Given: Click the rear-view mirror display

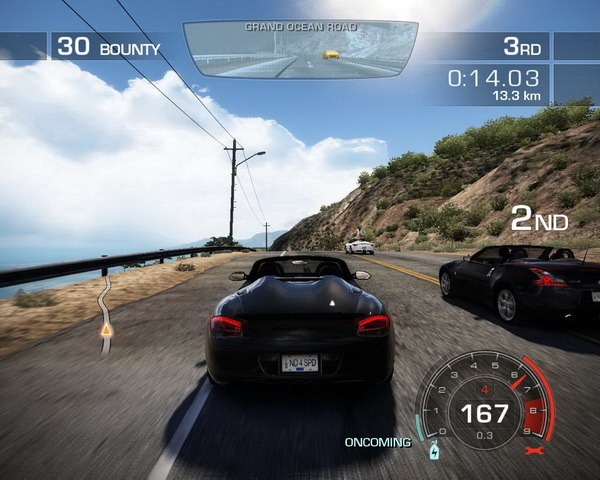Looking at the screenshot, I should (300, 50).
